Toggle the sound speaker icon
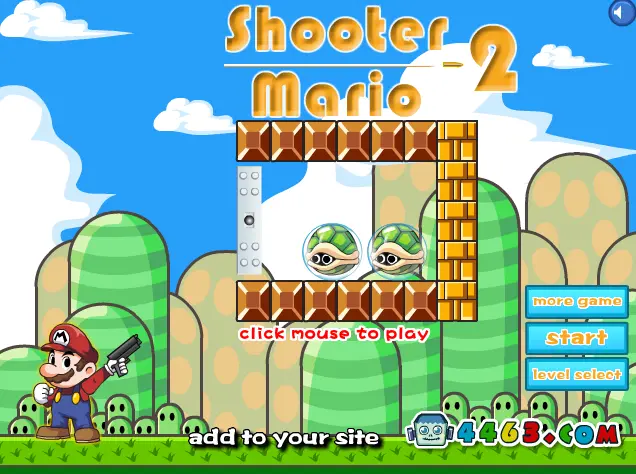636x474 pixels. [622, 12]
